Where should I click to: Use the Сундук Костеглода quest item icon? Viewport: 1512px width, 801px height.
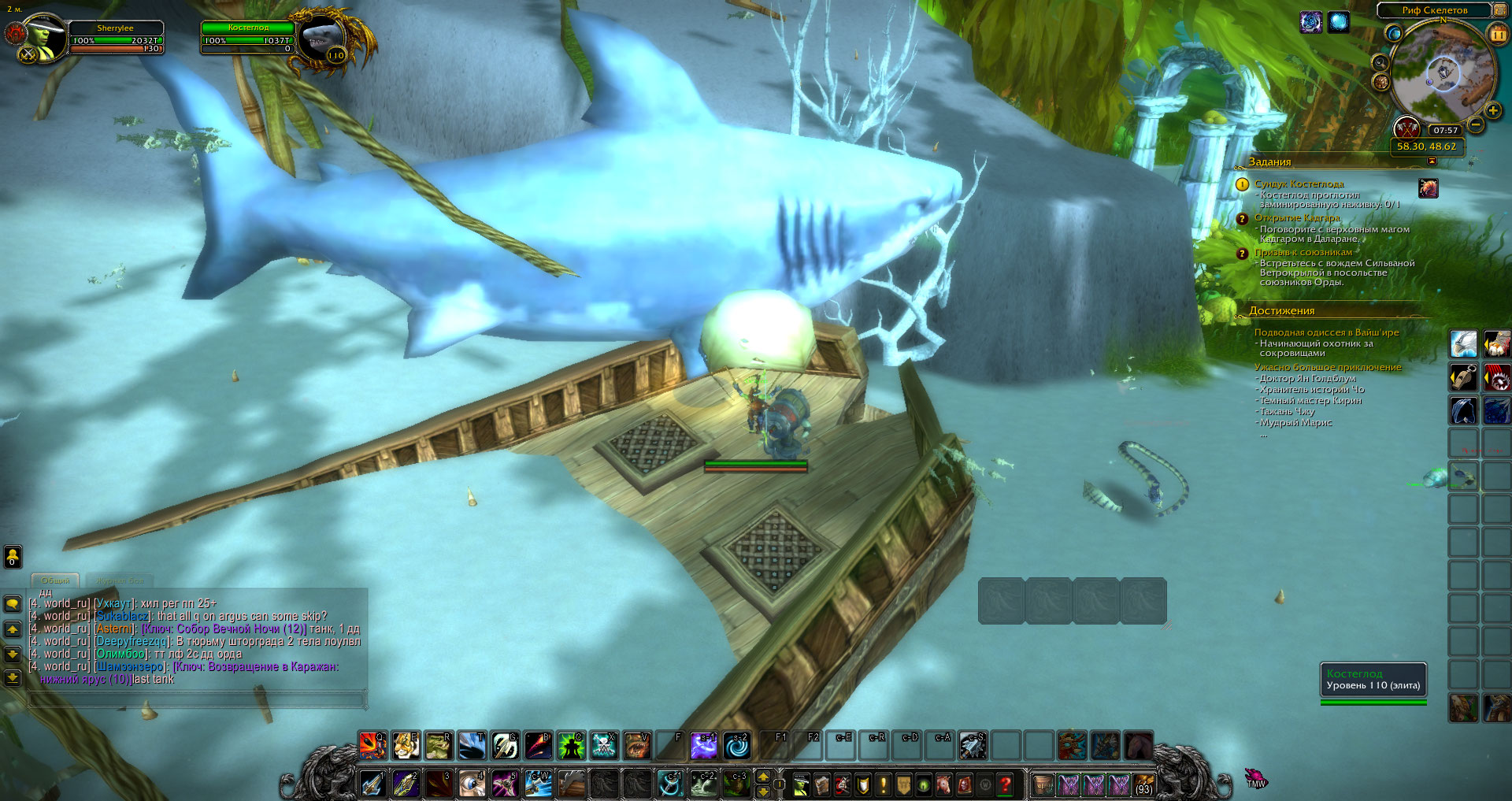(1428, 187)
